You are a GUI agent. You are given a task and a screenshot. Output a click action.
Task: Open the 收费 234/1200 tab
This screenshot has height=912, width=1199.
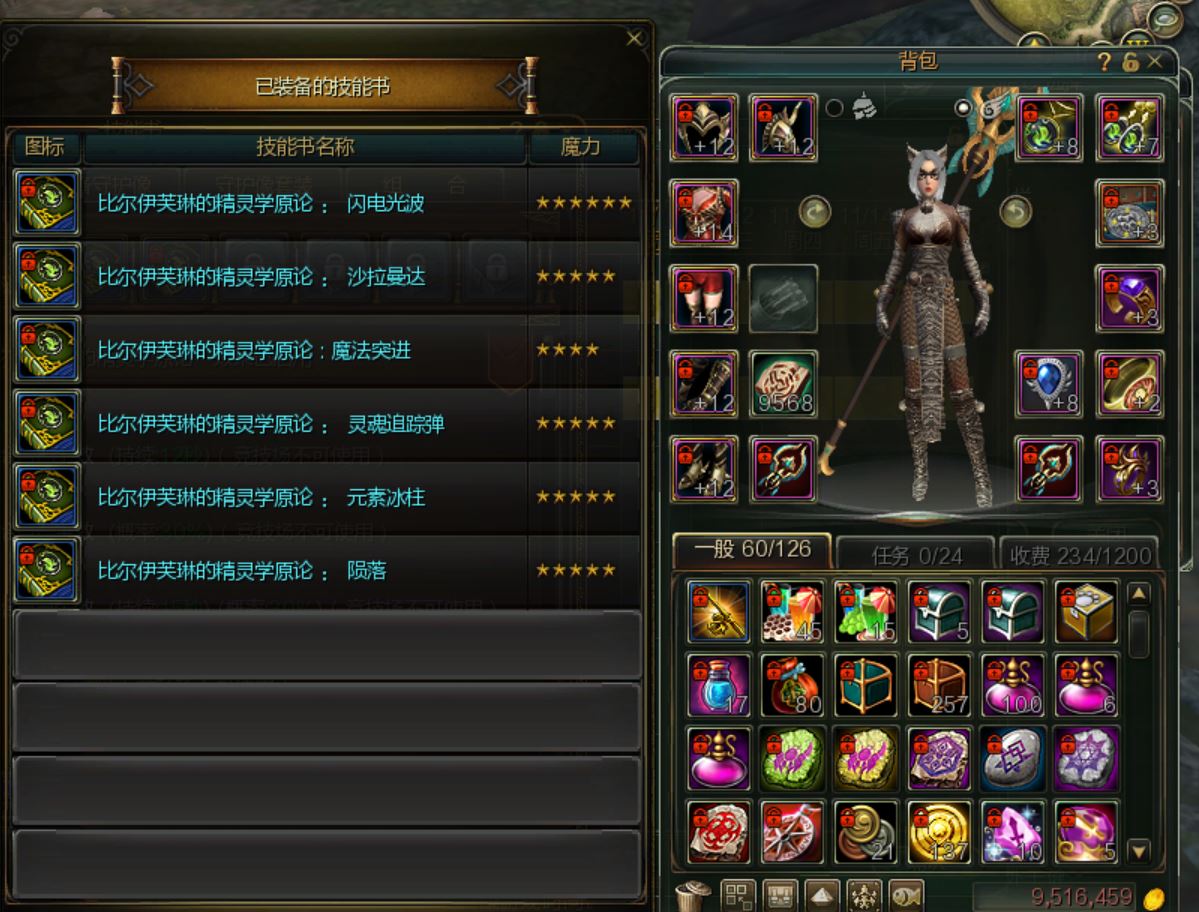pyautogui.click(x=1079, y=554)
